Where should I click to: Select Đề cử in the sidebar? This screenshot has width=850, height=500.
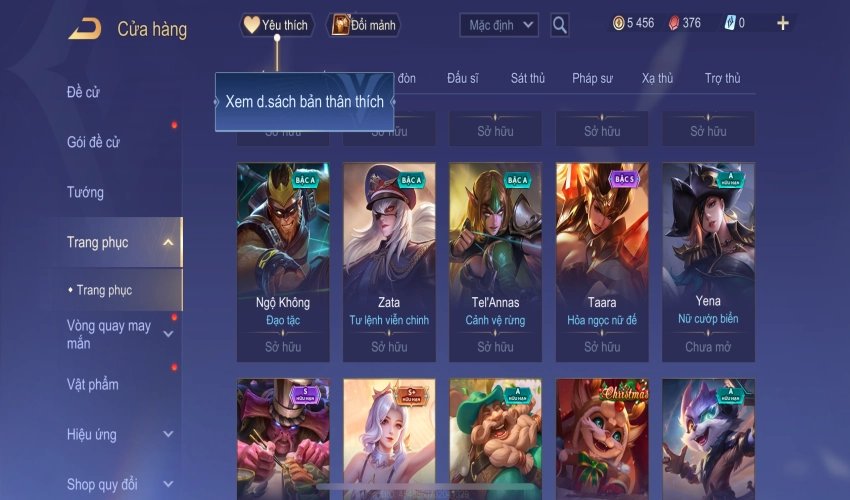84,93
